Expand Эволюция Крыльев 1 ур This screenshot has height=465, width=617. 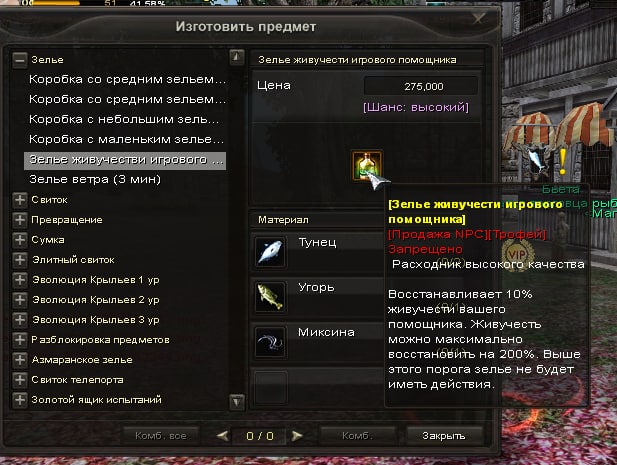19,280
